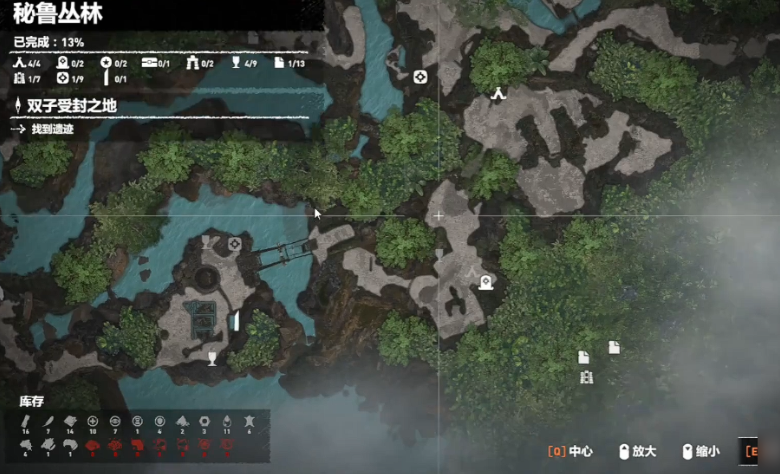Select the document marker directly above the mural
780x474 pixels.
[583, 357]
